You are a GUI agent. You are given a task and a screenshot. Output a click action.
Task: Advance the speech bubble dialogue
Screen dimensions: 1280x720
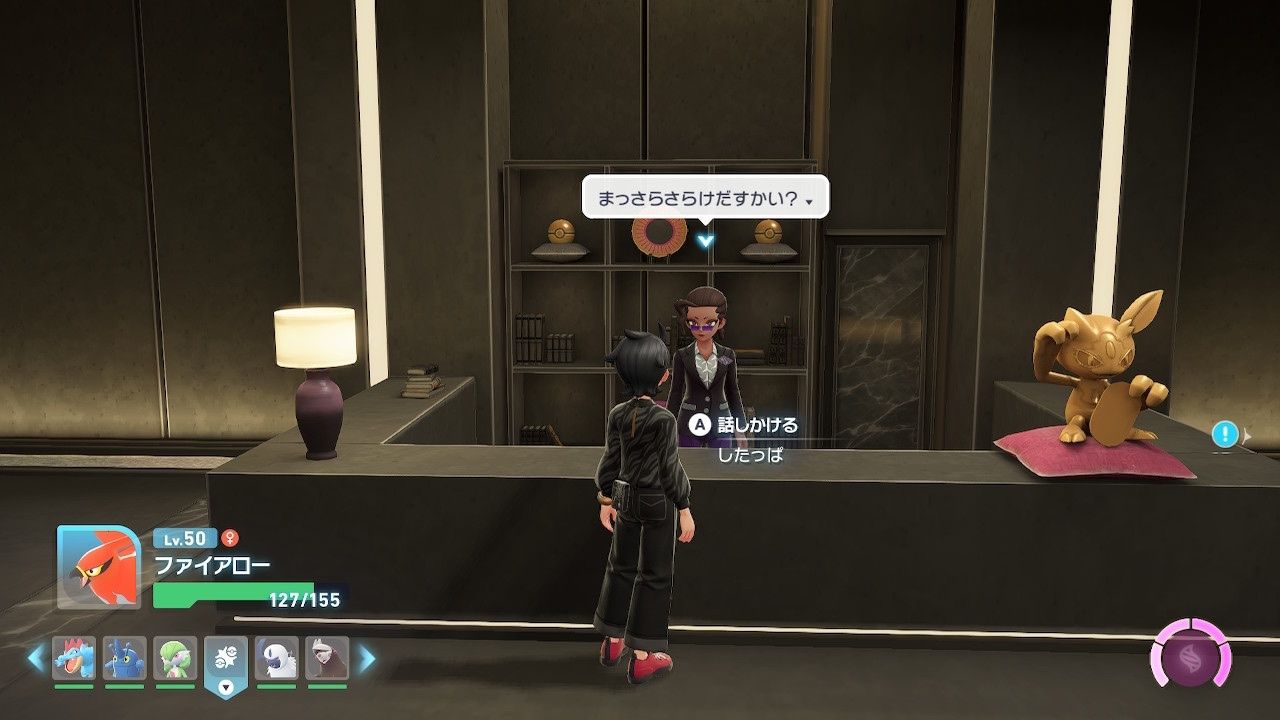coord(705,201)
